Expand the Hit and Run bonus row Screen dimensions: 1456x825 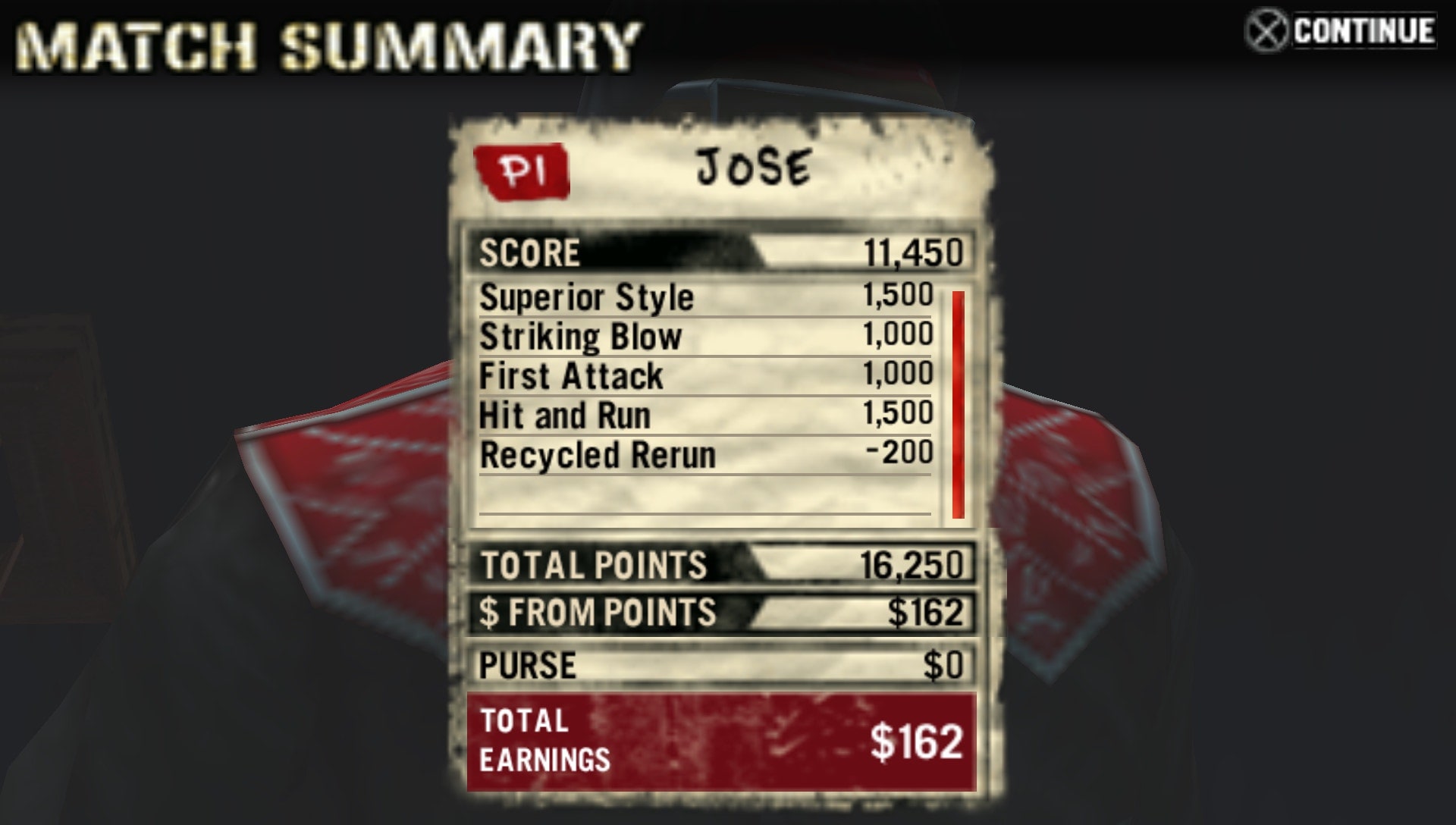[x=705, y=416]
